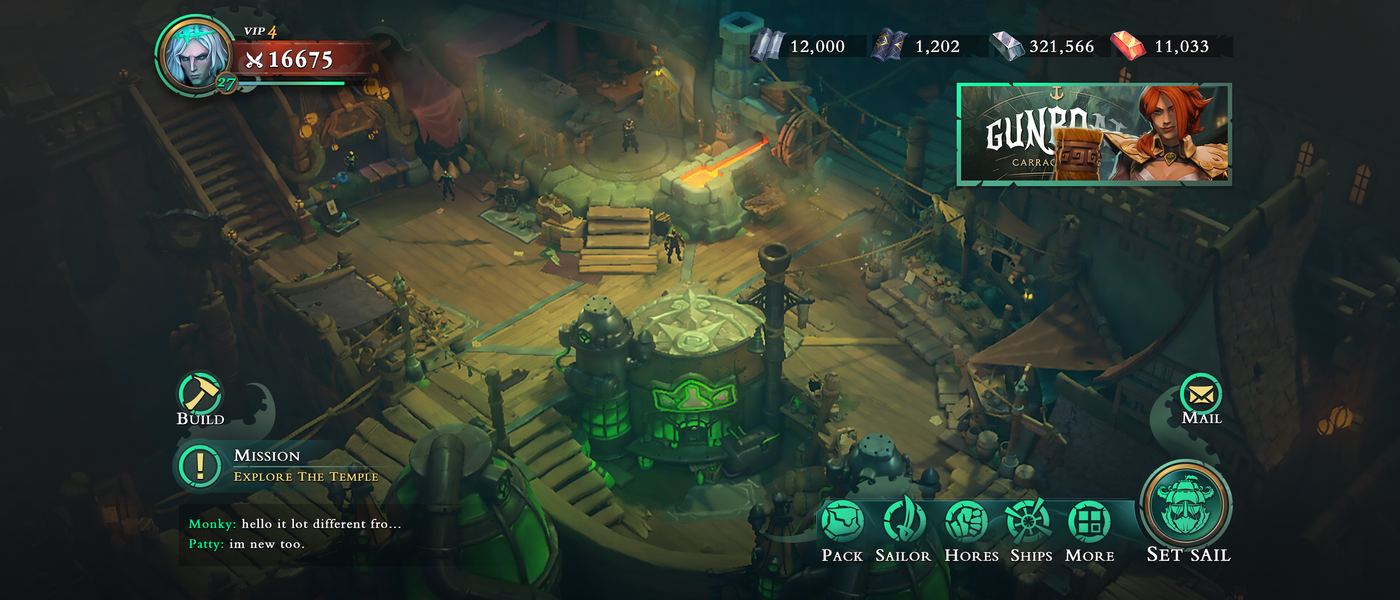Screen dimensions: 1400x600
Task: Open the Hores fist menu
Action: click(x=968, y=522)
